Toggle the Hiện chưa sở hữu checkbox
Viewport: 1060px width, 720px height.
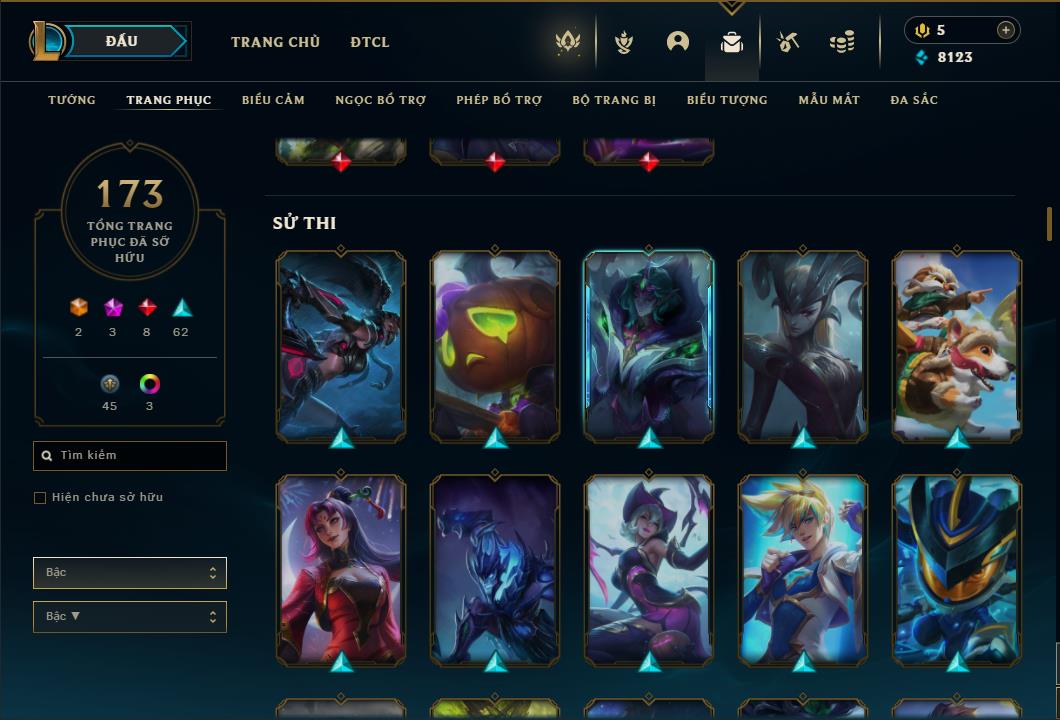(40, 498)
